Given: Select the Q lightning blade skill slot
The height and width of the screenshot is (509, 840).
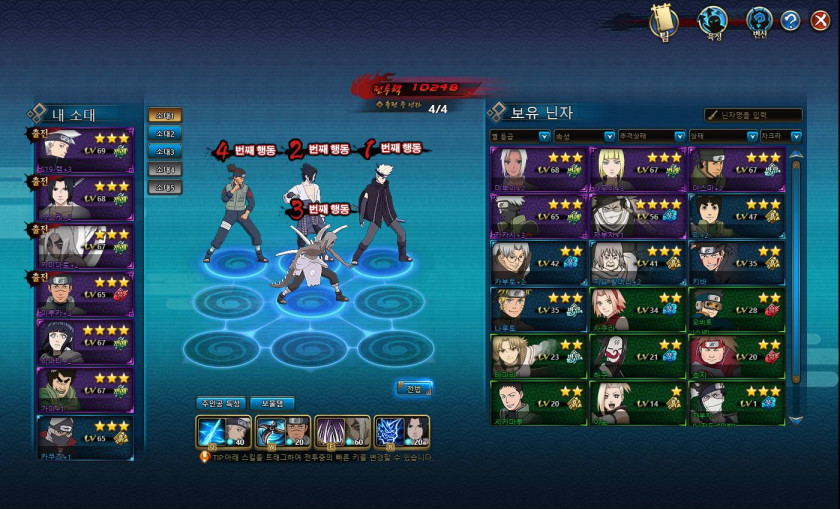Looking at the screenshot, I should (x=215, y=432).
